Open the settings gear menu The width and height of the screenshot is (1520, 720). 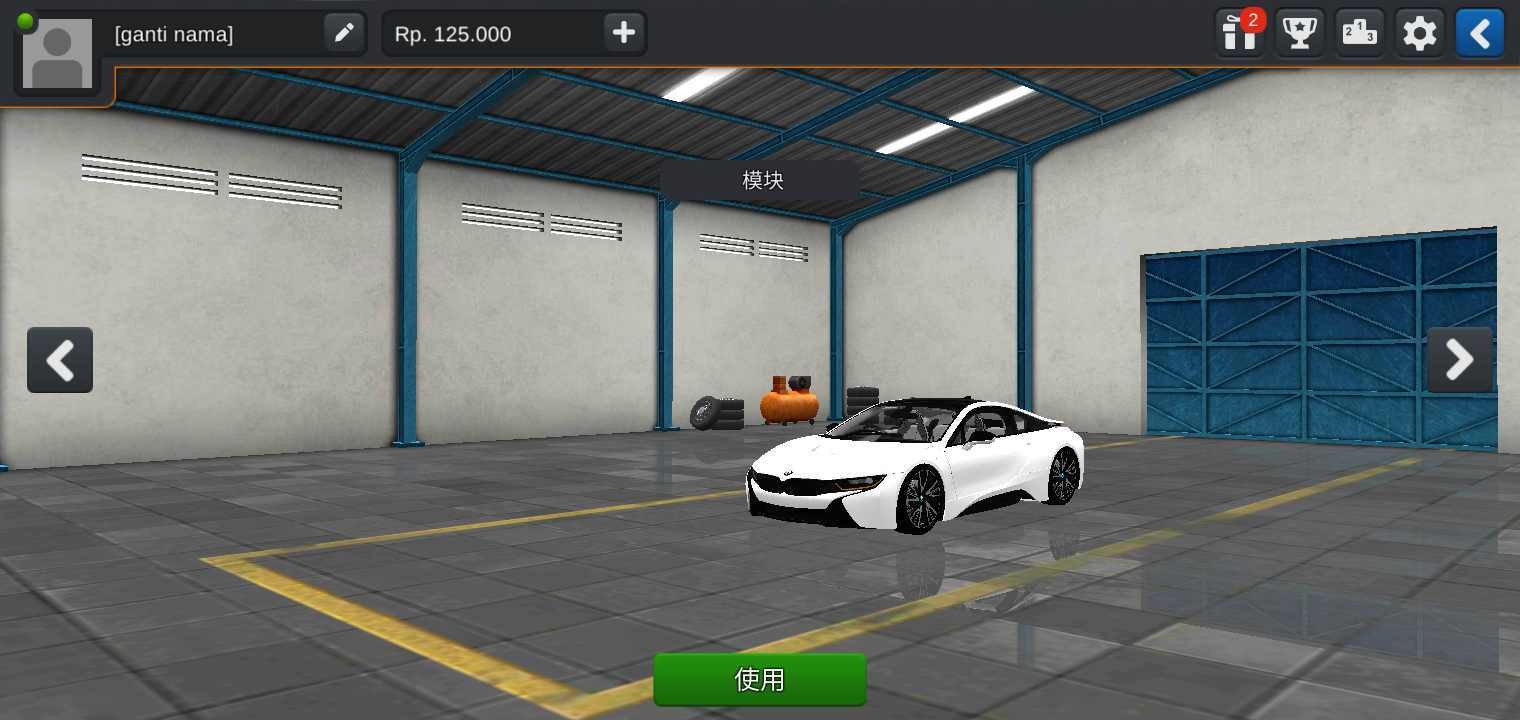tap(1419, 33)
